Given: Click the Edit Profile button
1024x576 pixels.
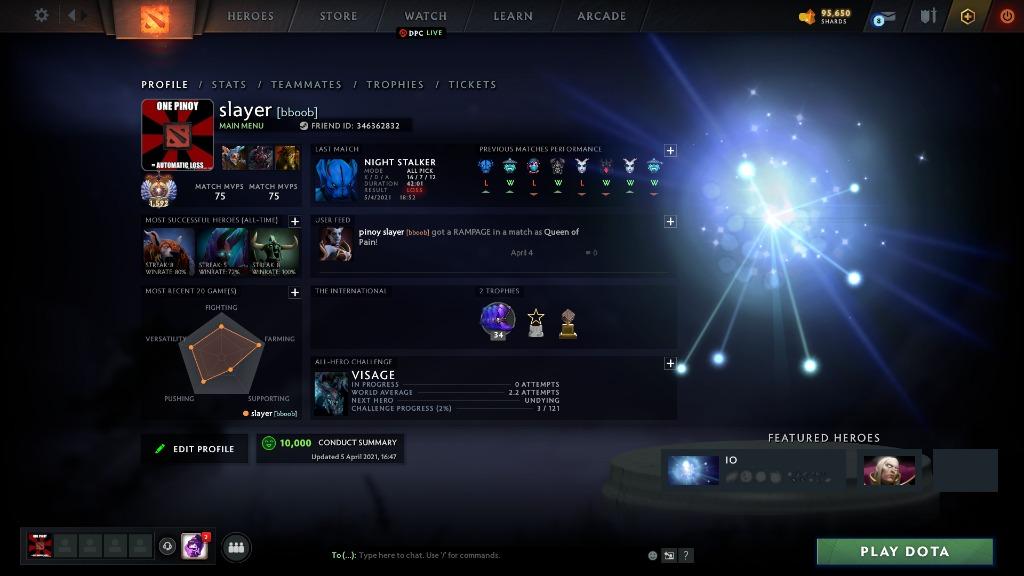Looking at the screenshot, I should [x=194, y=449].
